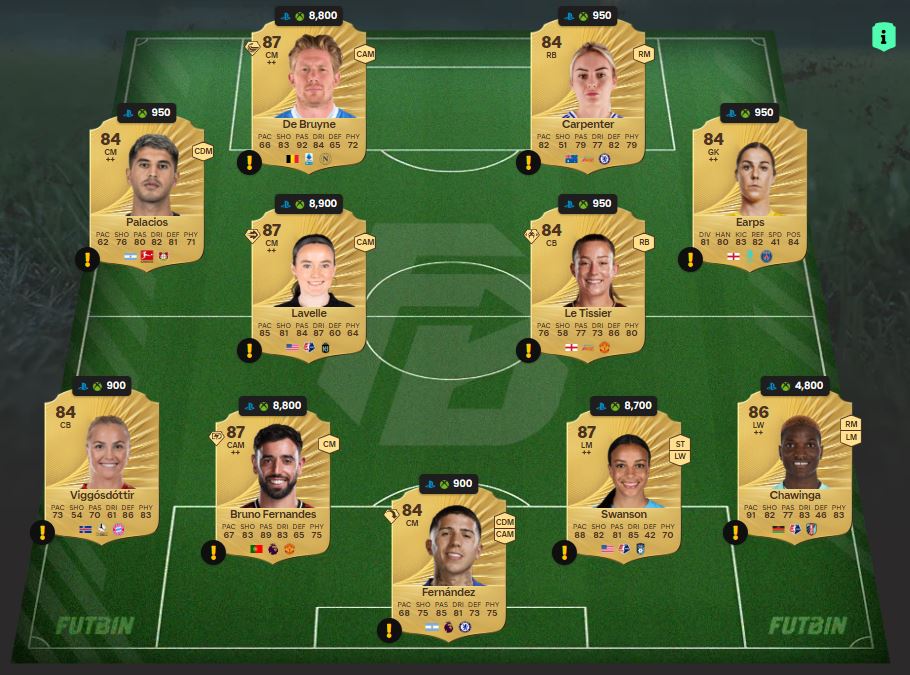Click De Bruyne's 8,800 price tag

309,16
